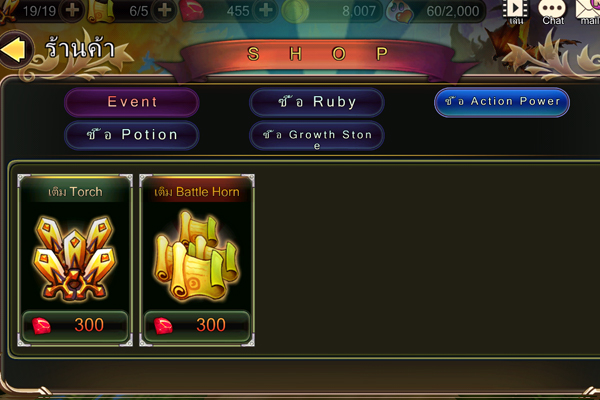Select the Action Power tab
Viewport: 600px width, 400px height.
click(x=502, y=102)
